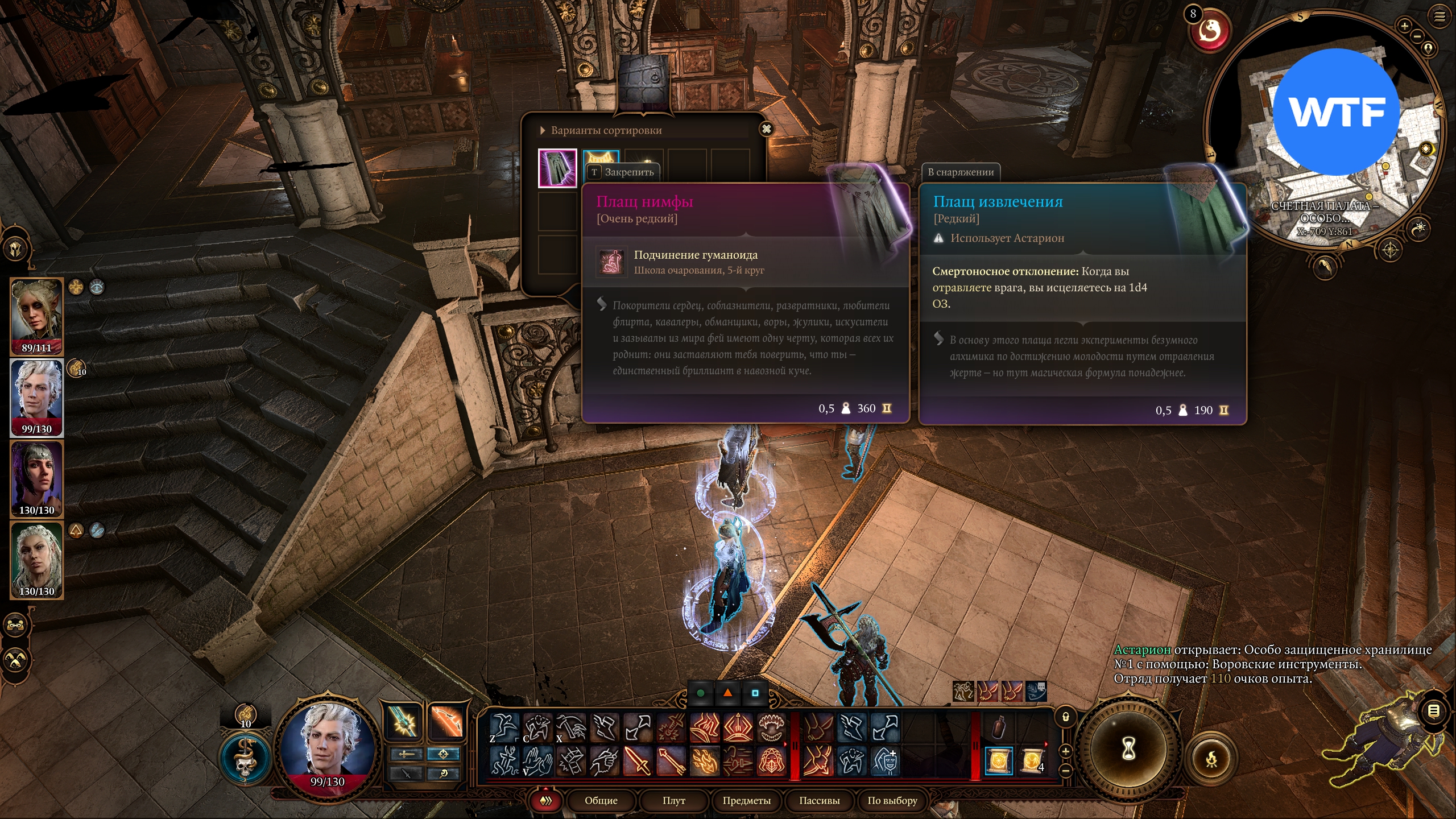
Task: Select the По выбору custom tab
Action: (892, 800)
